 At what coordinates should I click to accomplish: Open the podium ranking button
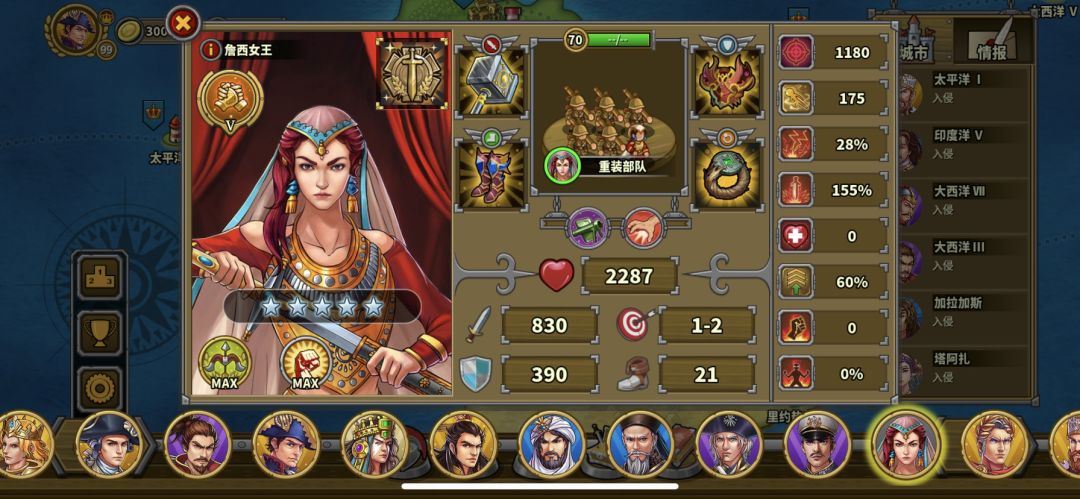point(100,279)
